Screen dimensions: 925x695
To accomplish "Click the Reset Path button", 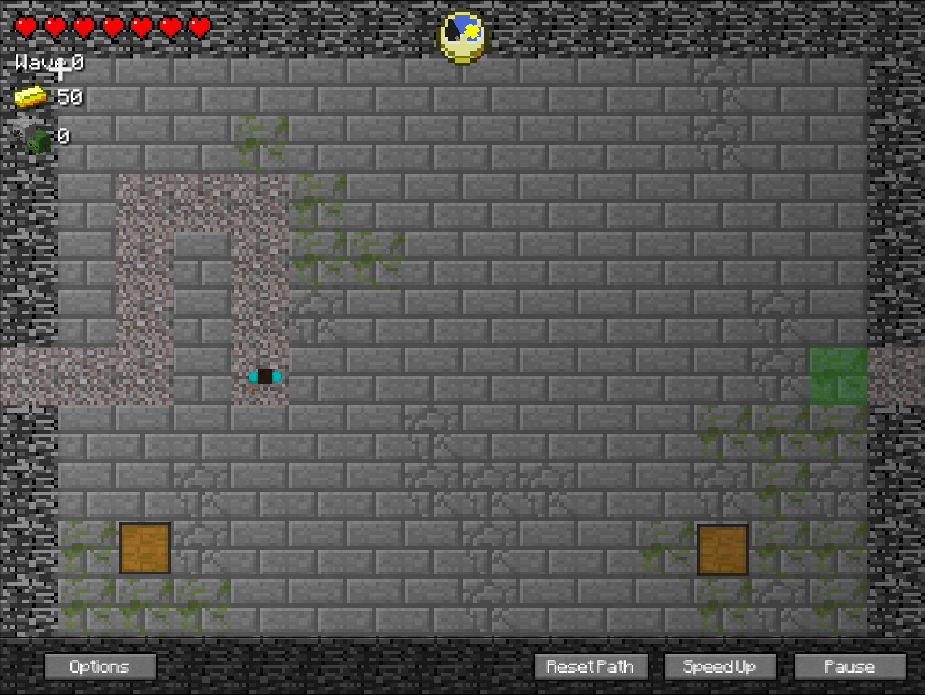I will coord(591,666).
